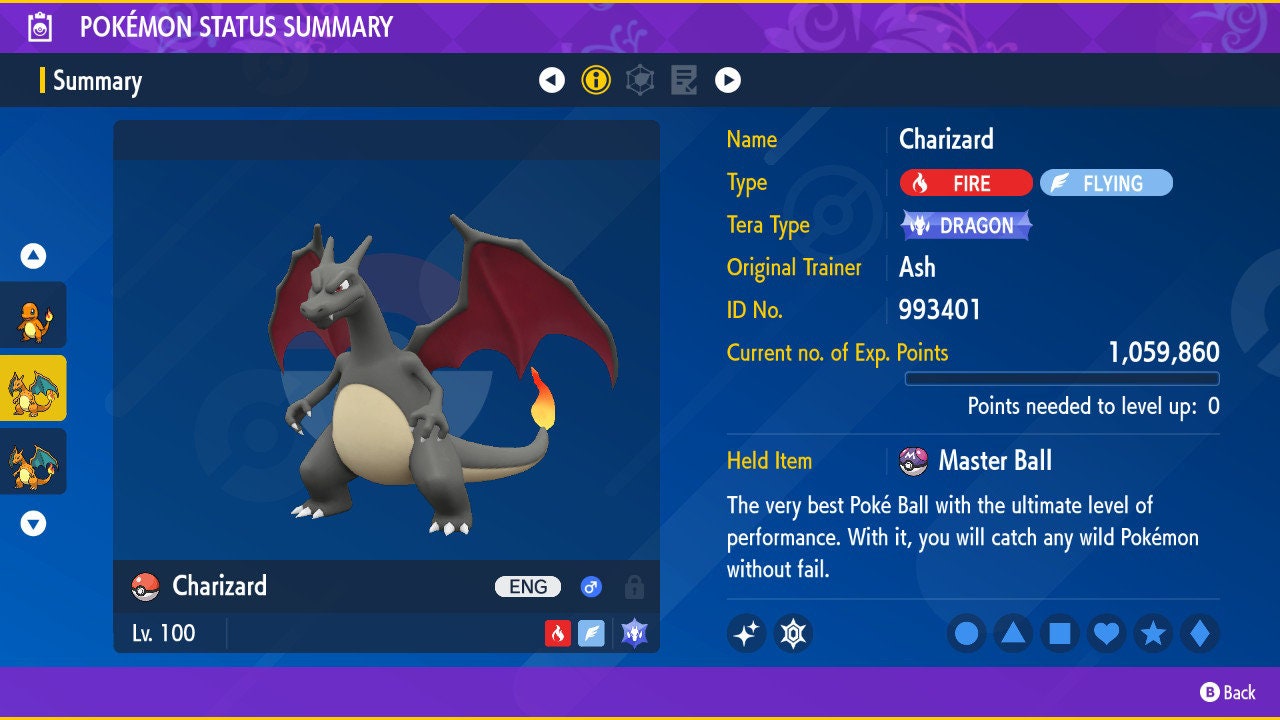
Task: Select the info summary page icon
Action: pos(596,80)
